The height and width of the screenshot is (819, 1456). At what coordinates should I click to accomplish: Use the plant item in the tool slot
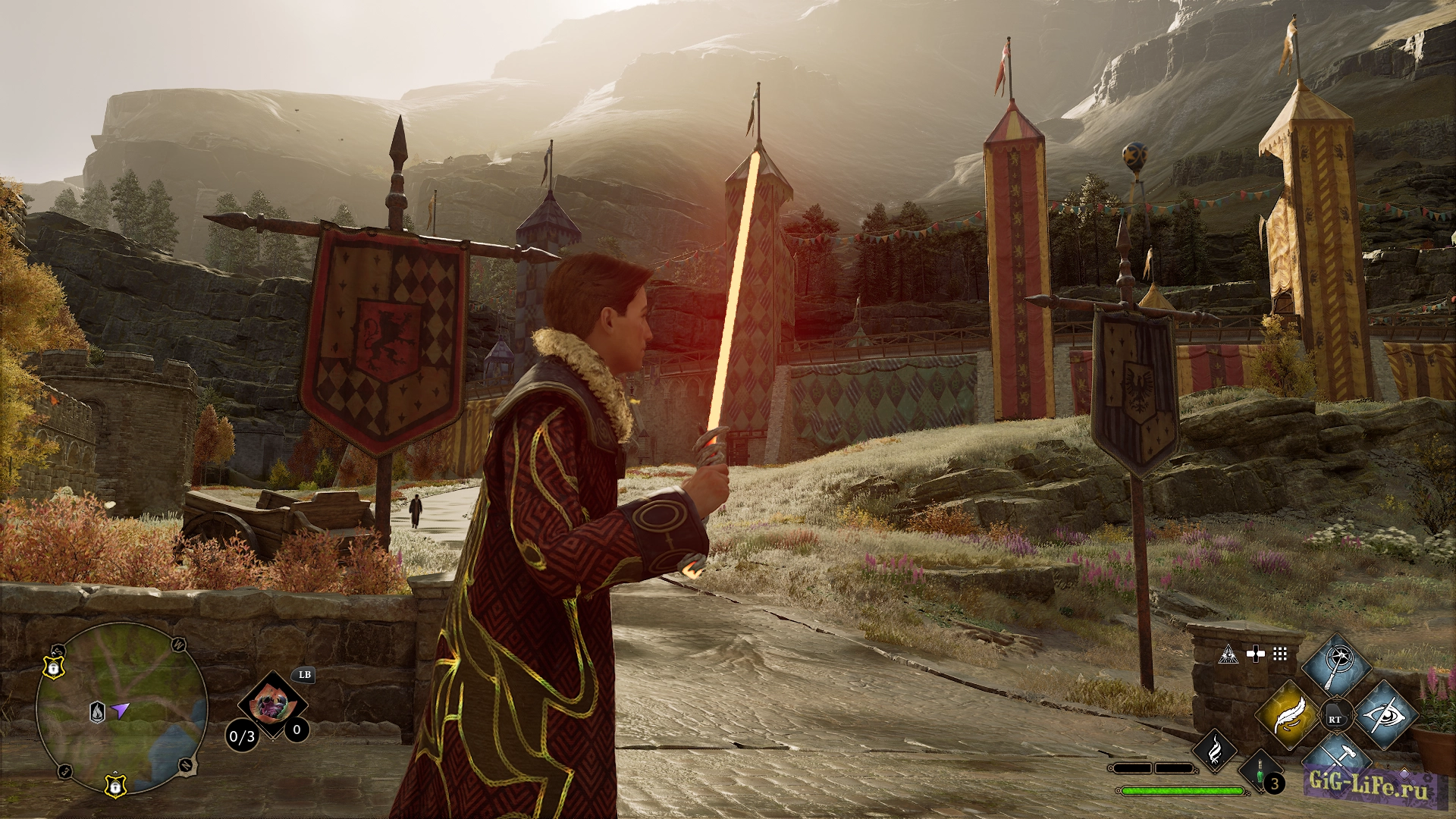pos(272,707)
